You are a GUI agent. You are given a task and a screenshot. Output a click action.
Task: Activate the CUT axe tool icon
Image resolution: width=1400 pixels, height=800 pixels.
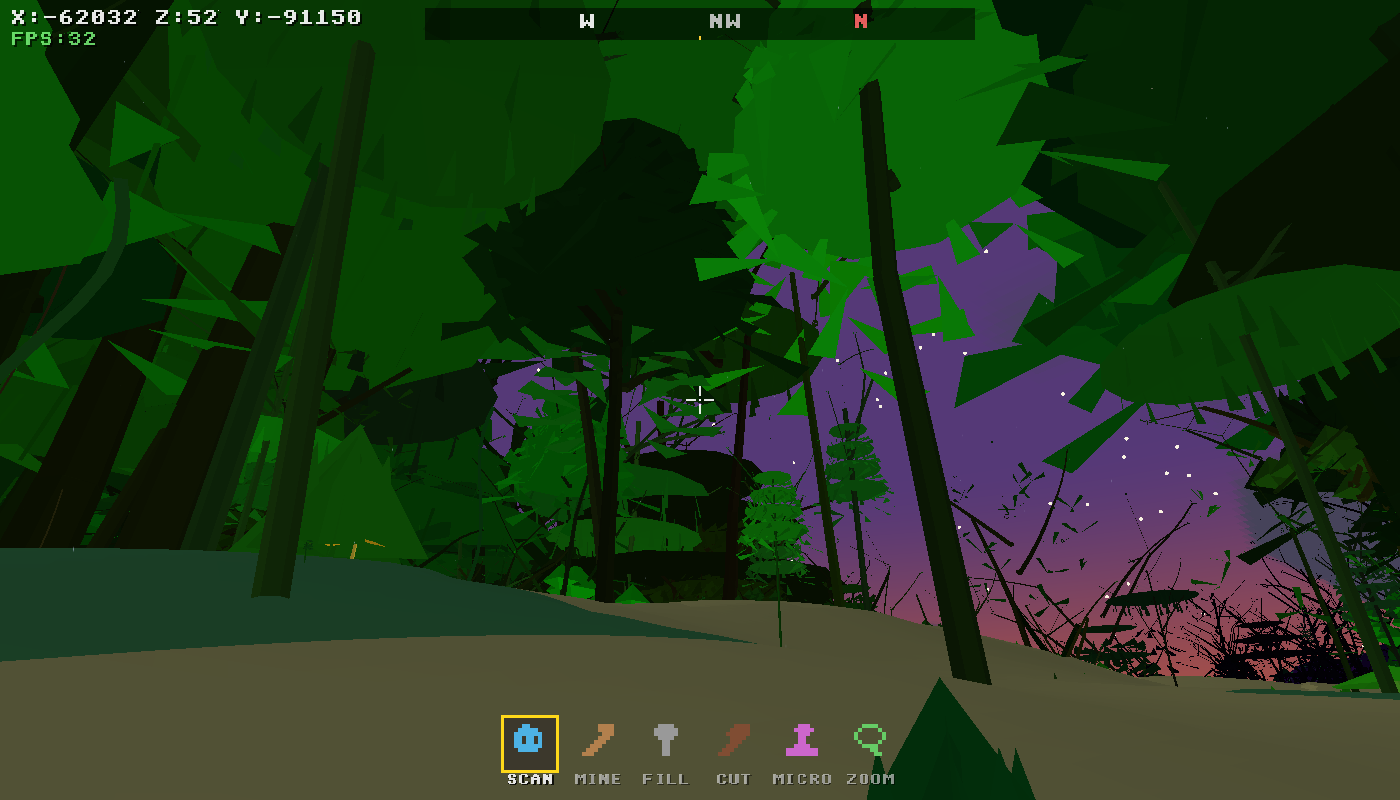pyautogui.click(x=734, y=740)
